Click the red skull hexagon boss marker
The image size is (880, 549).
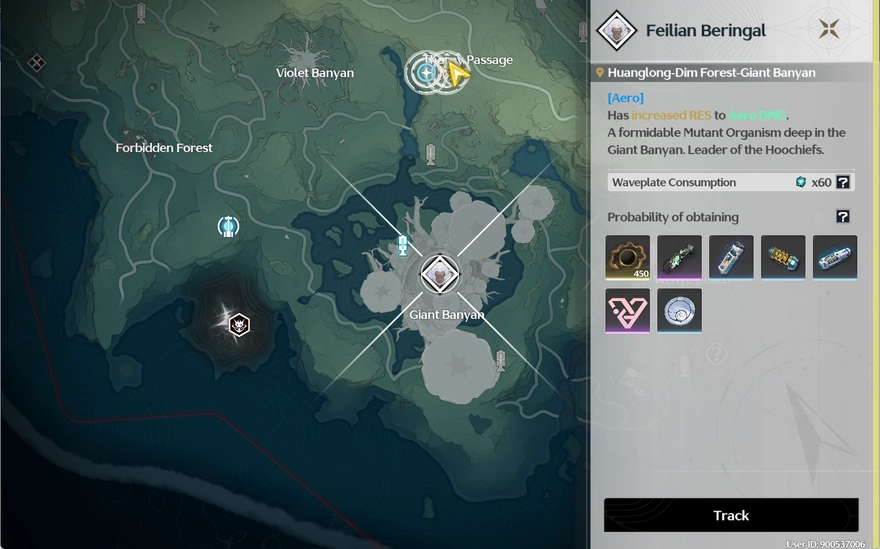(238, 323)
